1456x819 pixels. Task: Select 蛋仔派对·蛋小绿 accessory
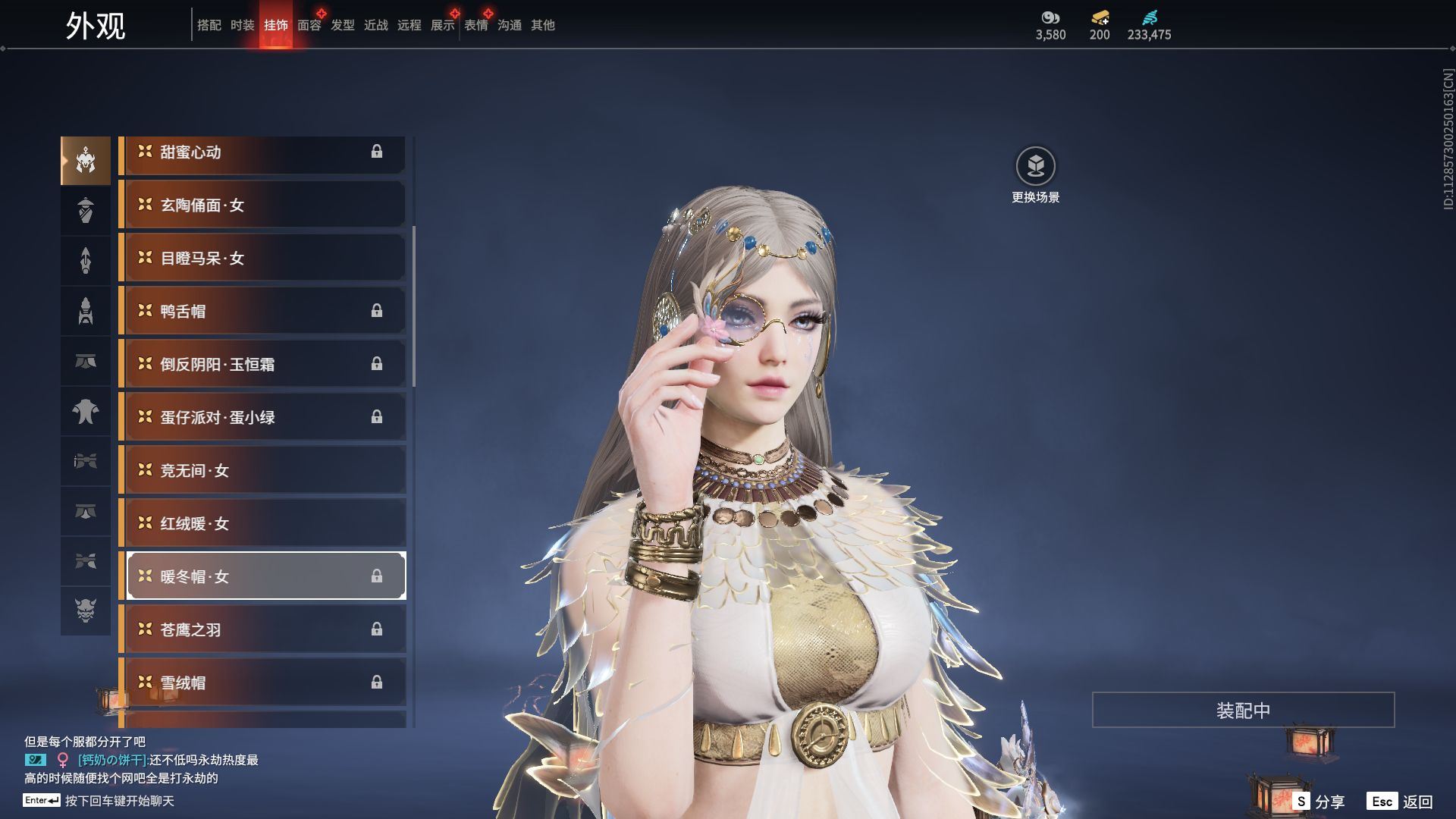(x=262, y=417)
